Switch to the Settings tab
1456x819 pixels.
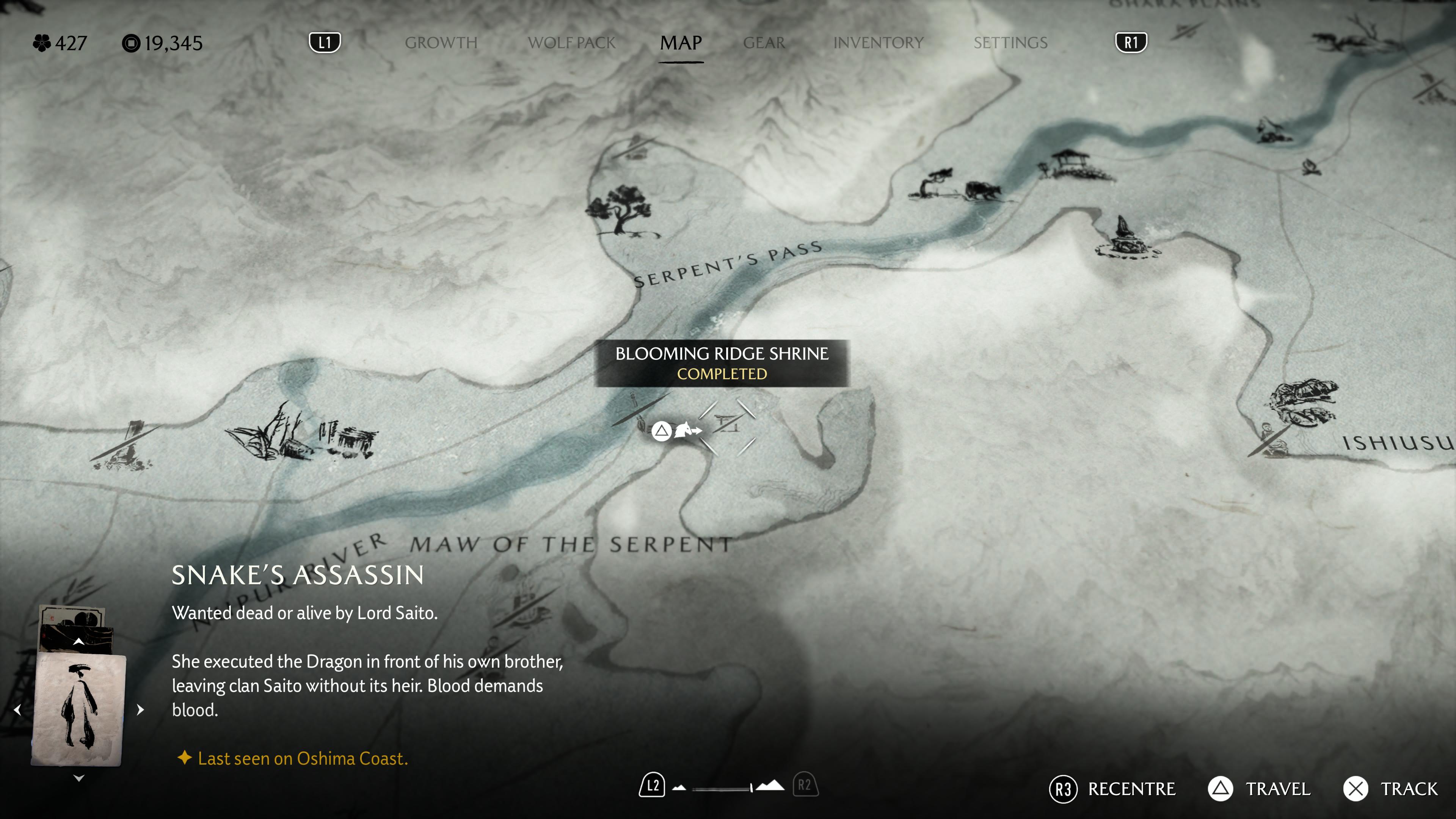pyautogui.click(x=1010, y=43)
